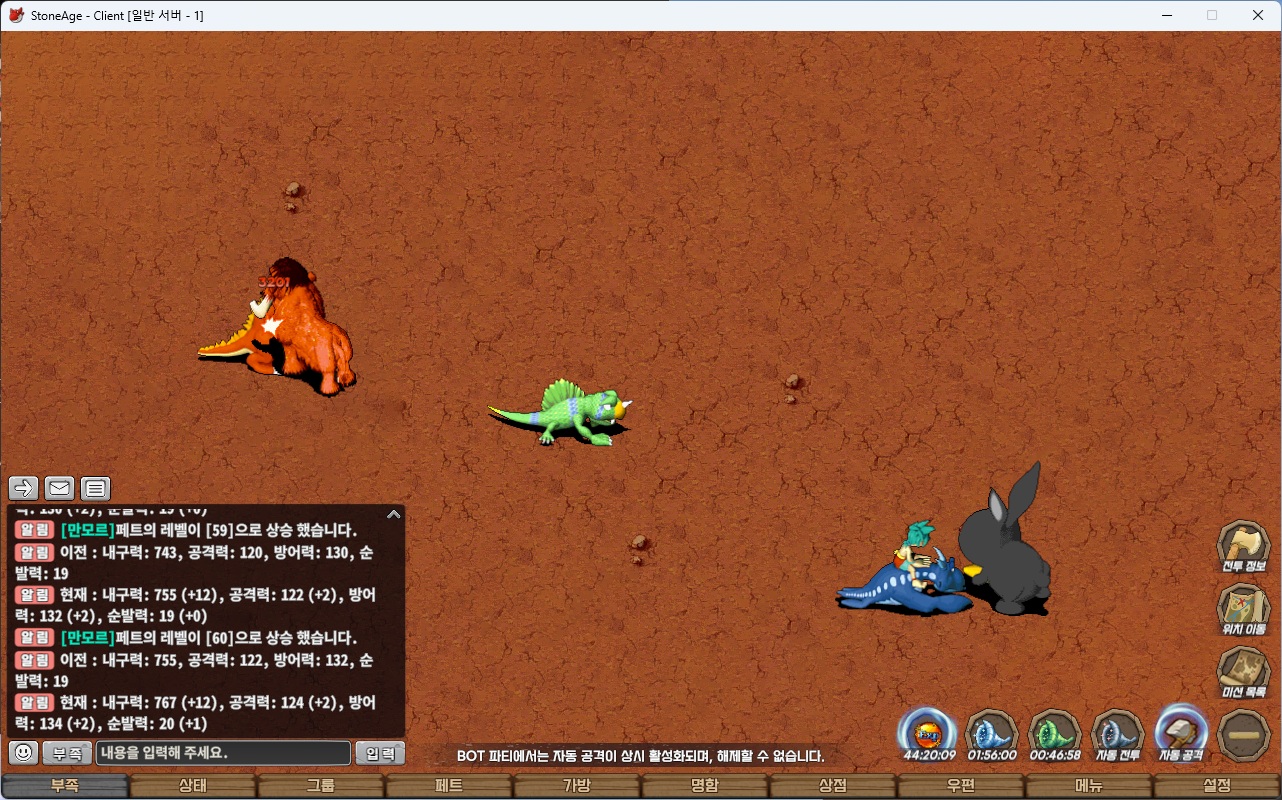The height and width of the screenshot is (800, 1282).
Task: Open the 상점 (Shop) from bottom bar
Action: click(x=833, y=786)
